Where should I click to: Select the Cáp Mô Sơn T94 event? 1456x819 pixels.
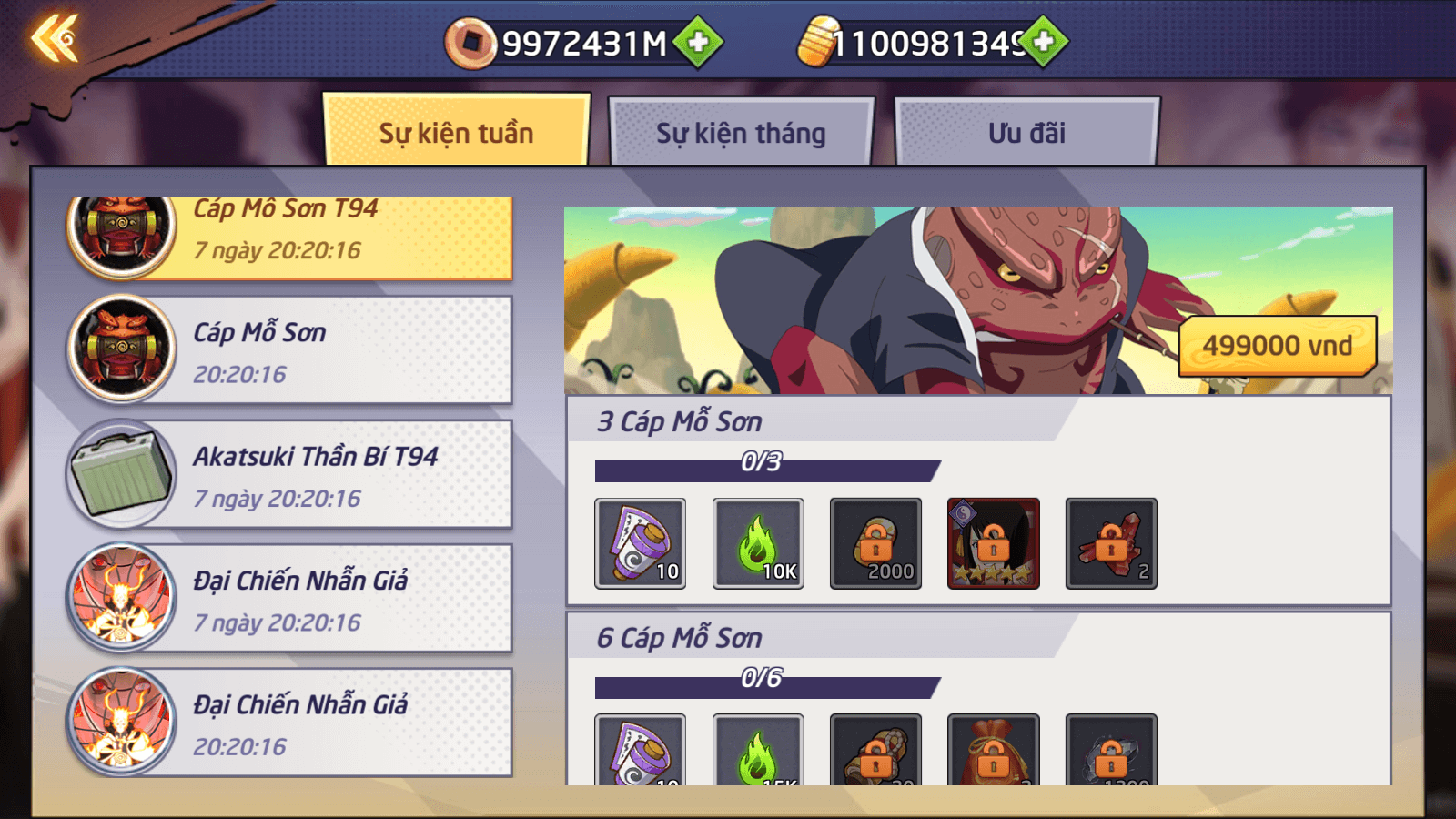pos(289,233)
